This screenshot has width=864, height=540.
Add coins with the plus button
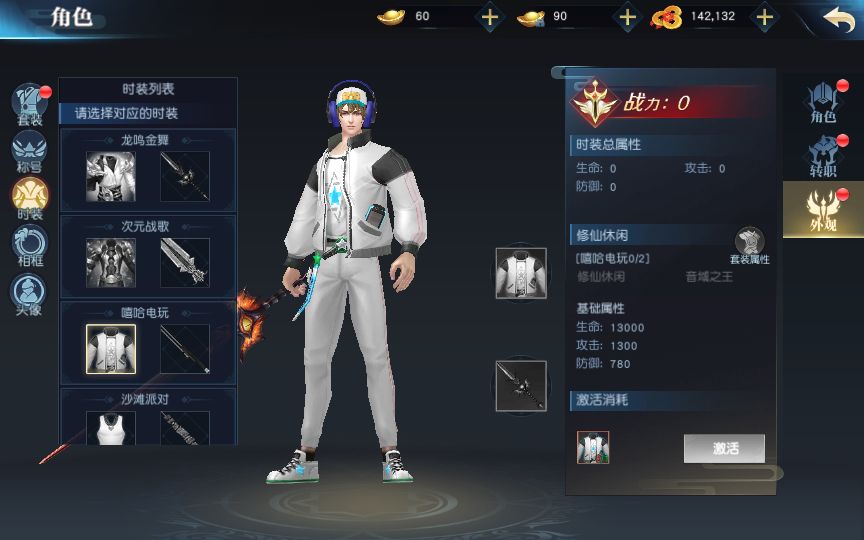(764, 16)
